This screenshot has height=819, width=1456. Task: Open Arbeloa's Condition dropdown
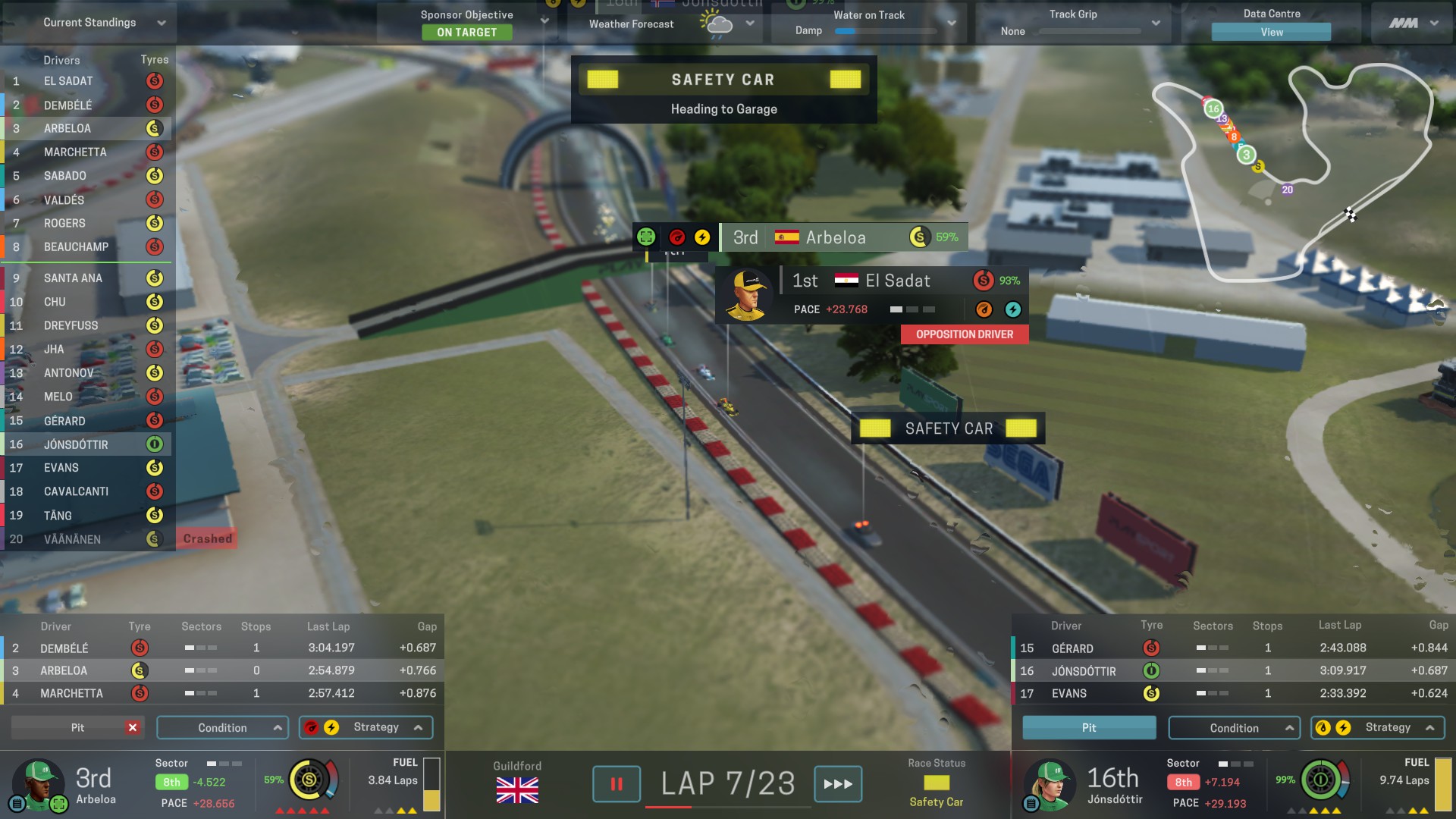tap(222, 728)
